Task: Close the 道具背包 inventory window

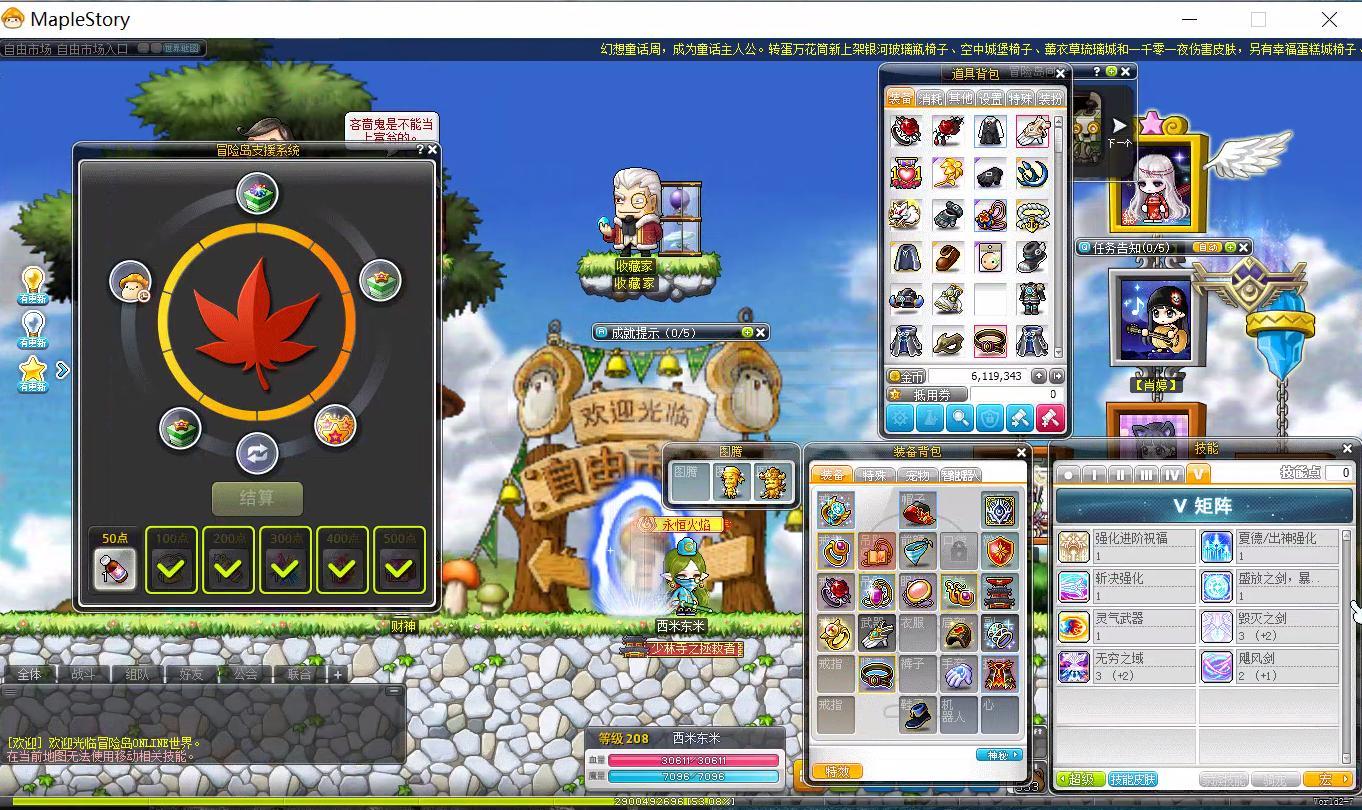Action: point(1061,74)
